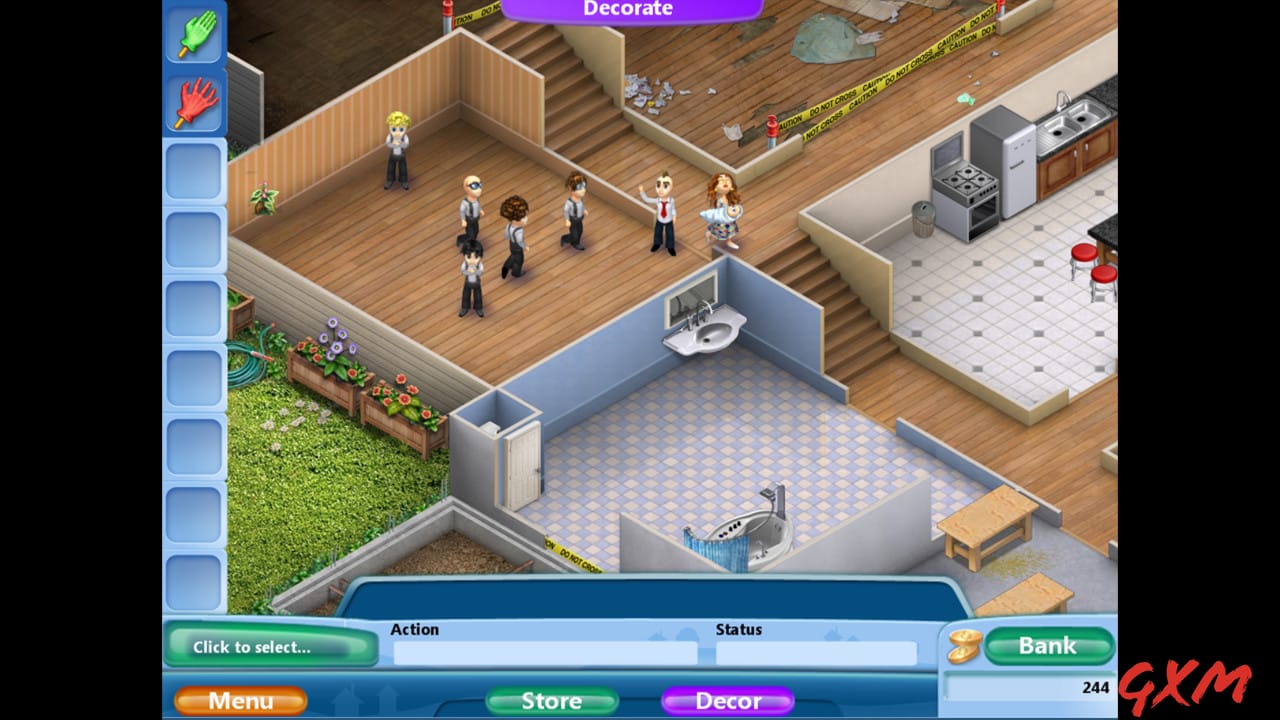Screen dimensions: 1280x720
Task: Open the purple Decor panel
Action: coord(727,701)
